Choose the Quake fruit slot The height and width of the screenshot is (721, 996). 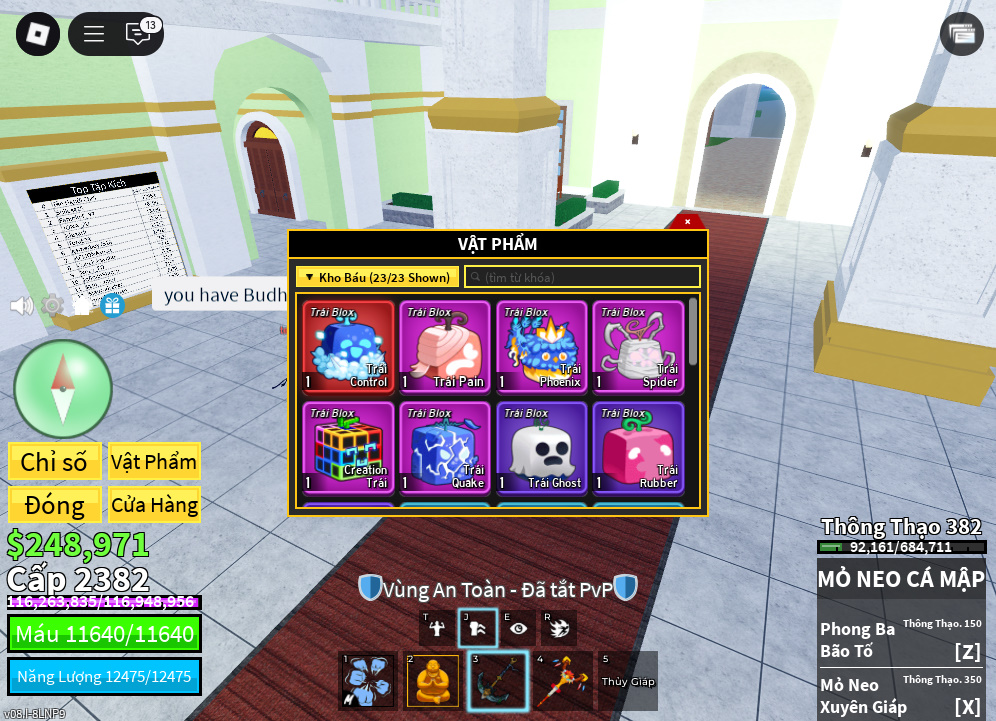click(x=445, y=447)
